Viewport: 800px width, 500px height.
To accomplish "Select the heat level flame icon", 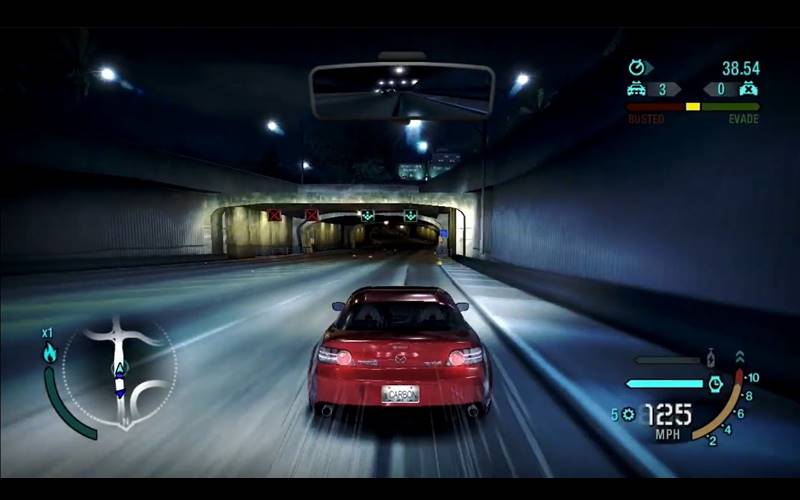I will 49,352.
